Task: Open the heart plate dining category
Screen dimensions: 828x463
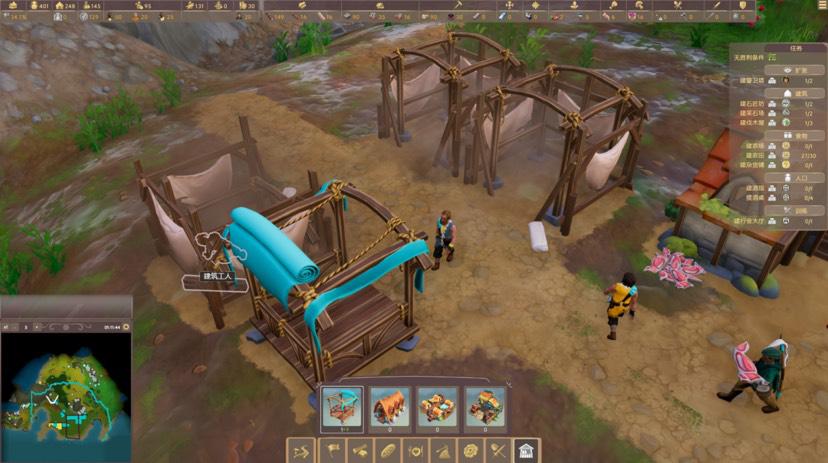Action: point(414,451)
